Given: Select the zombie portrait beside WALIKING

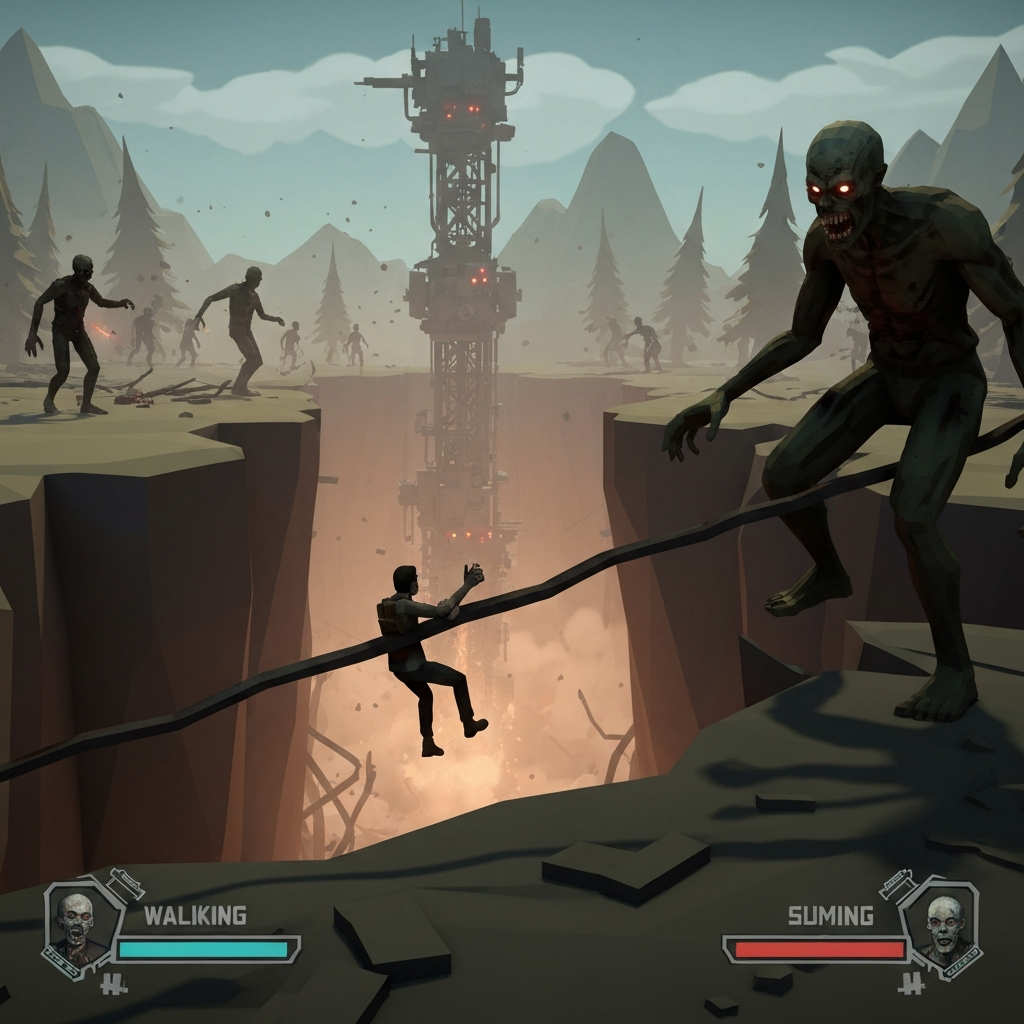Looking at the screenshot, I should click(x=76, y=924).
